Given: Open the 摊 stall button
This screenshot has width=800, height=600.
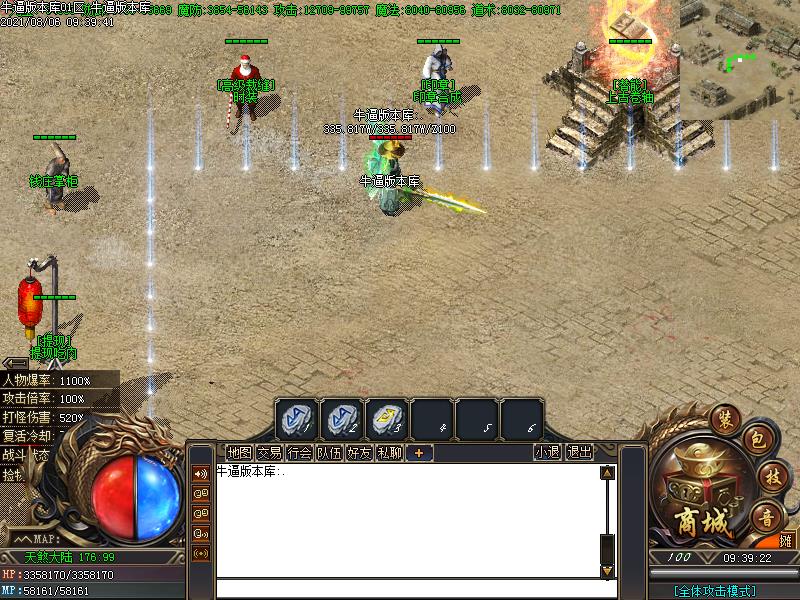Looking at the screenshot, I should coord(788,541).
